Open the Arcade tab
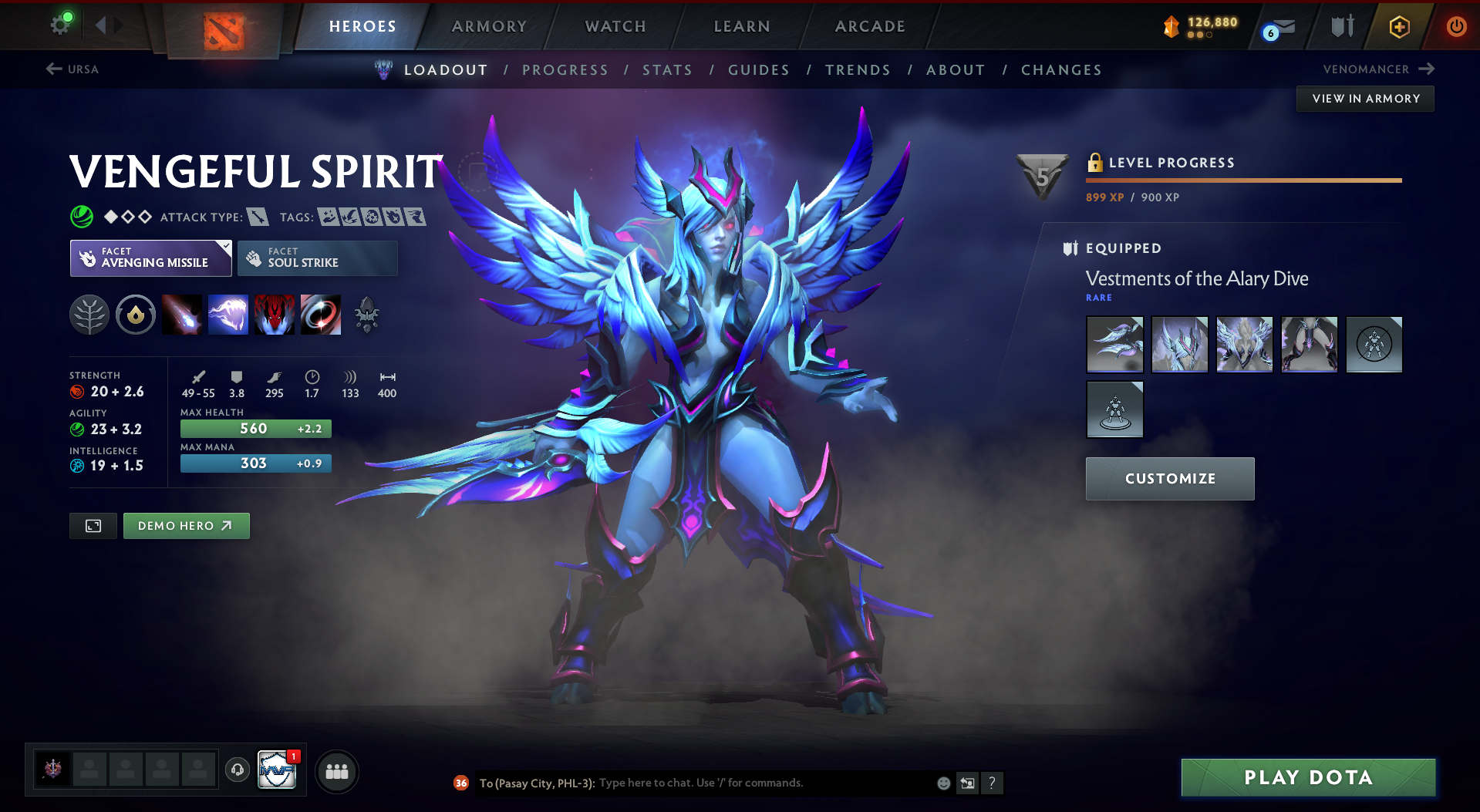The width and height of the screenshot is (1480, 812). [x=870, y=26]
